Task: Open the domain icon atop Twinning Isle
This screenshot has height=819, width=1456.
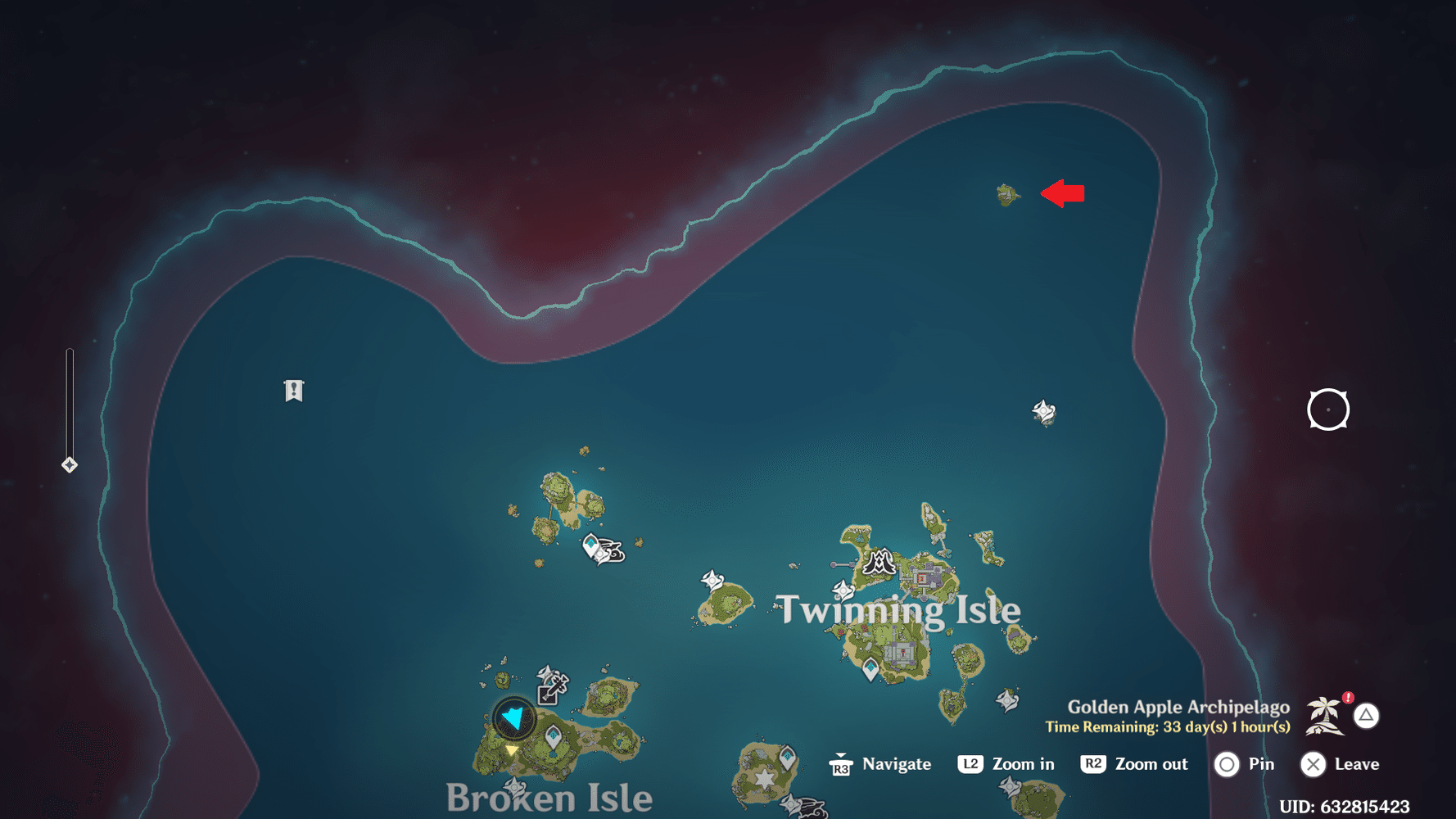Action: click(880, 563)
